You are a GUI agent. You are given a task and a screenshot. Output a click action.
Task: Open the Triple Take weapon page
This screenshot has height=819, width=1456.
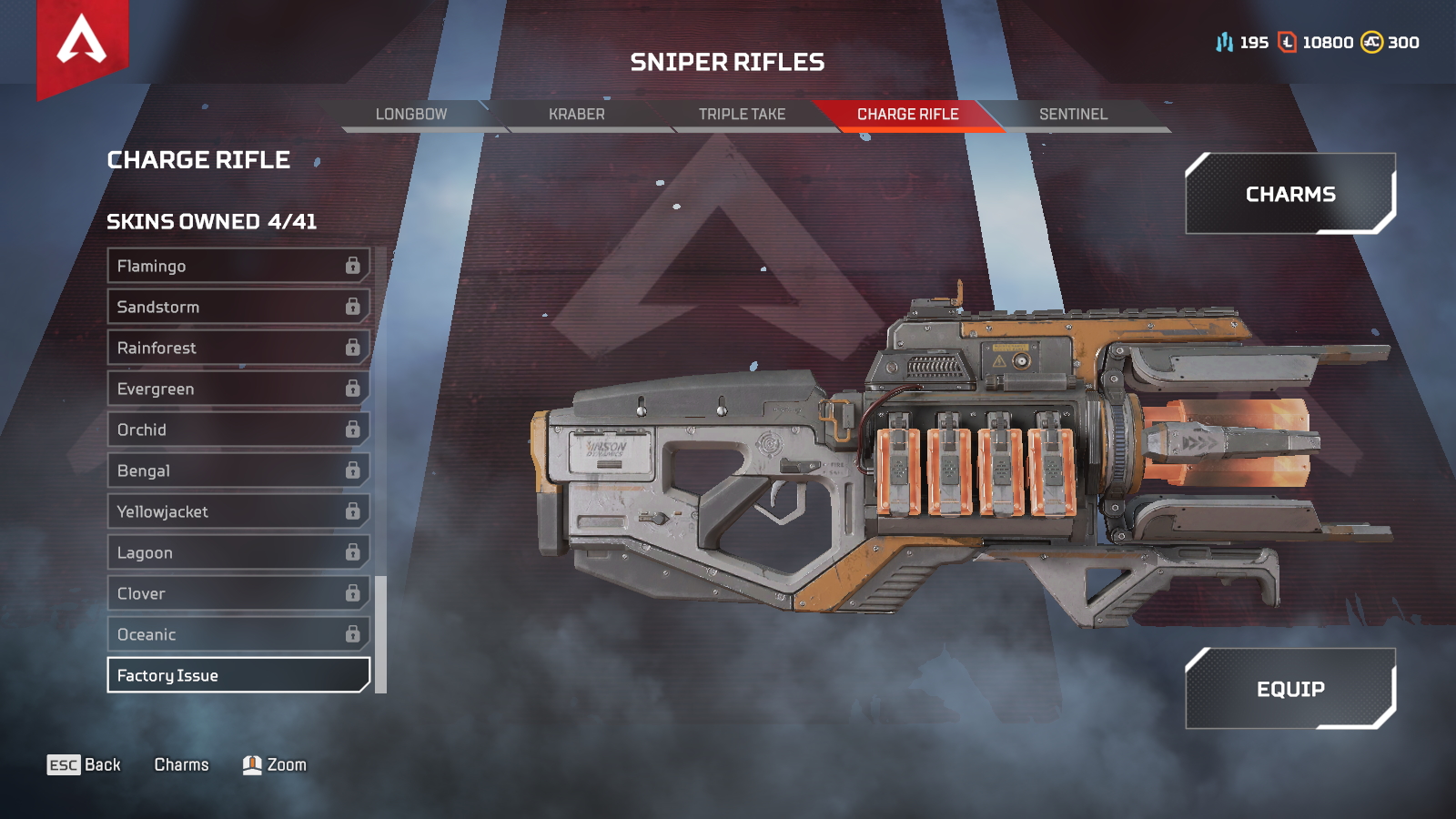(742, 114)
